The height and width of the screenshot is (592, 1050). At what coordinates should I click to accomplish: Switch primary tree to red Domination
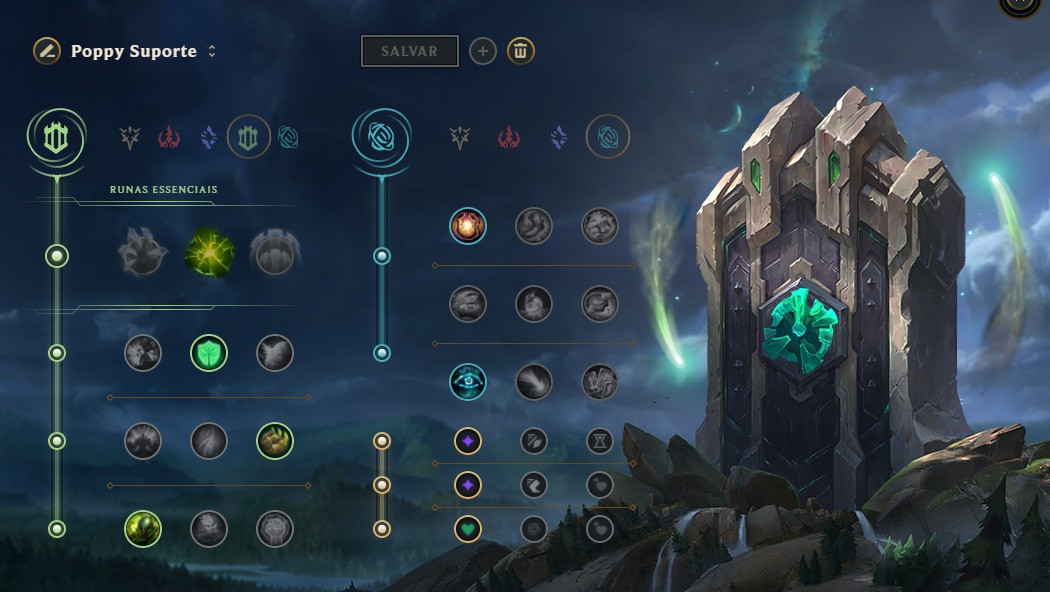(x=169, y=138)
